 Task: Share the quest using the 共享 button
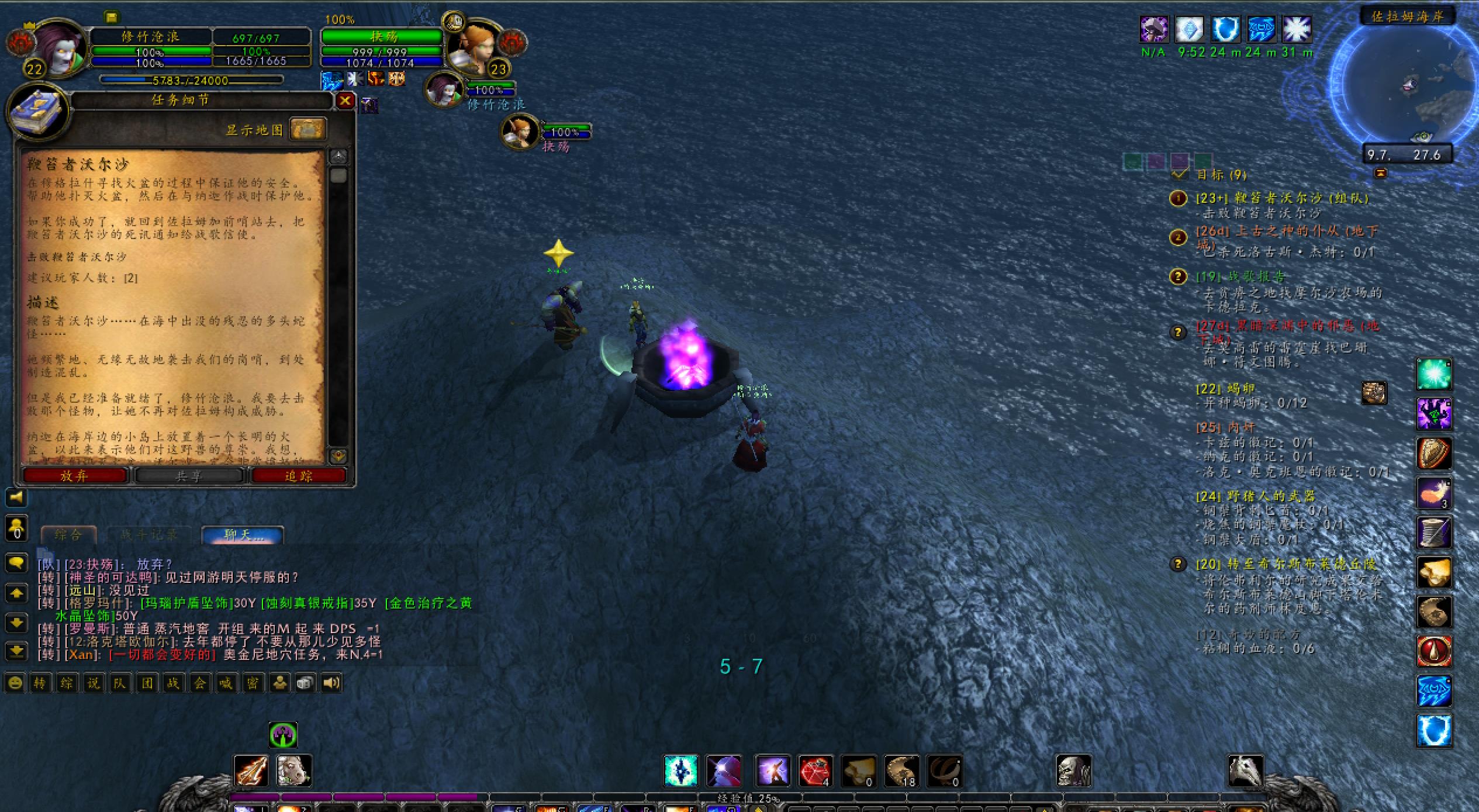click(188, 476)
